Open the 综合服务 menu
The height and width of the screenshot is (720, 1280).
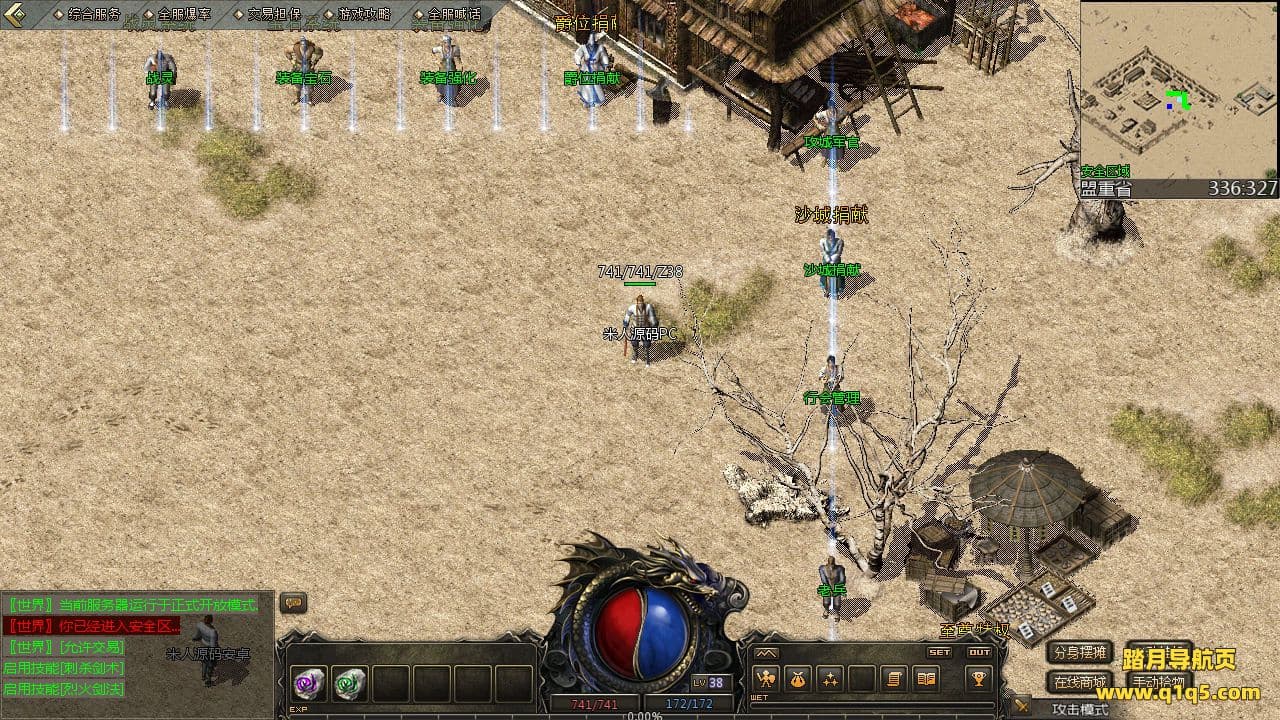[93, 14]
